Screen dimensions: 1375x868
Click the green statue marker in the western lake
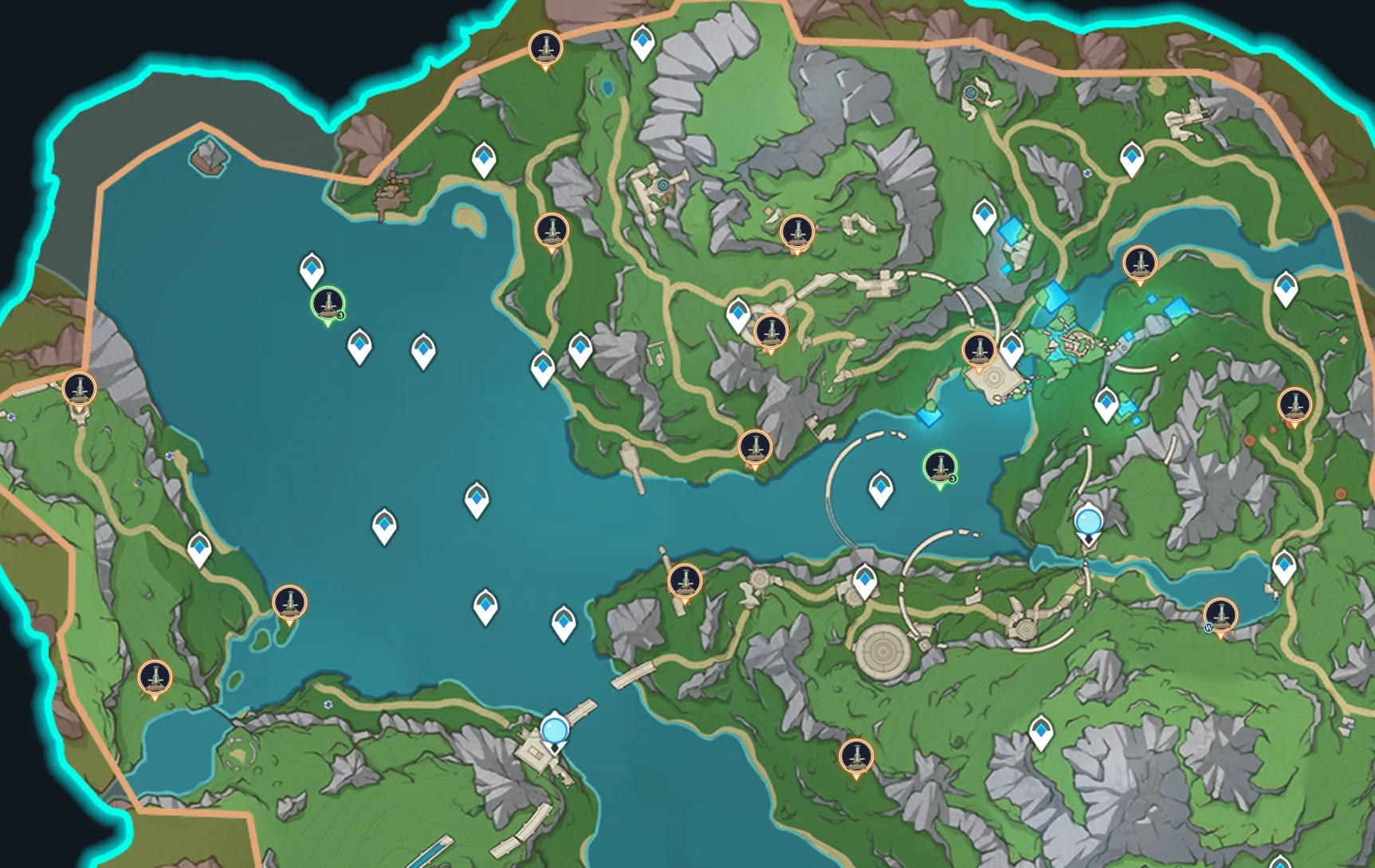(x=328, y=304)
